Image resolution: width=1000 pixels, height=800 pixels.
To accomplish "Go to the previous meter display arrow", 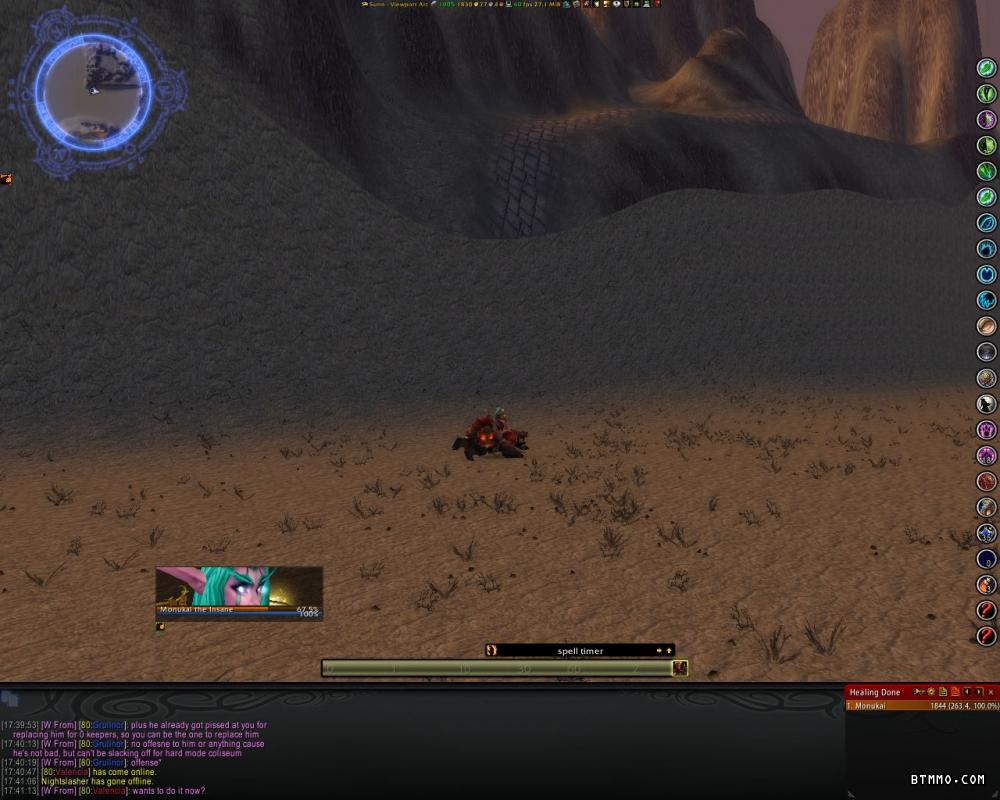I will 967,692.
